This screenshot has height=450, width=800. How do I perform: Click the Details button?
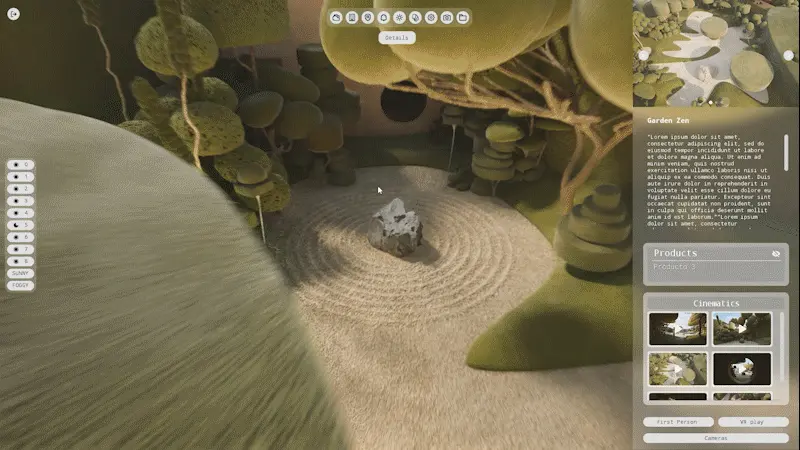397,38
